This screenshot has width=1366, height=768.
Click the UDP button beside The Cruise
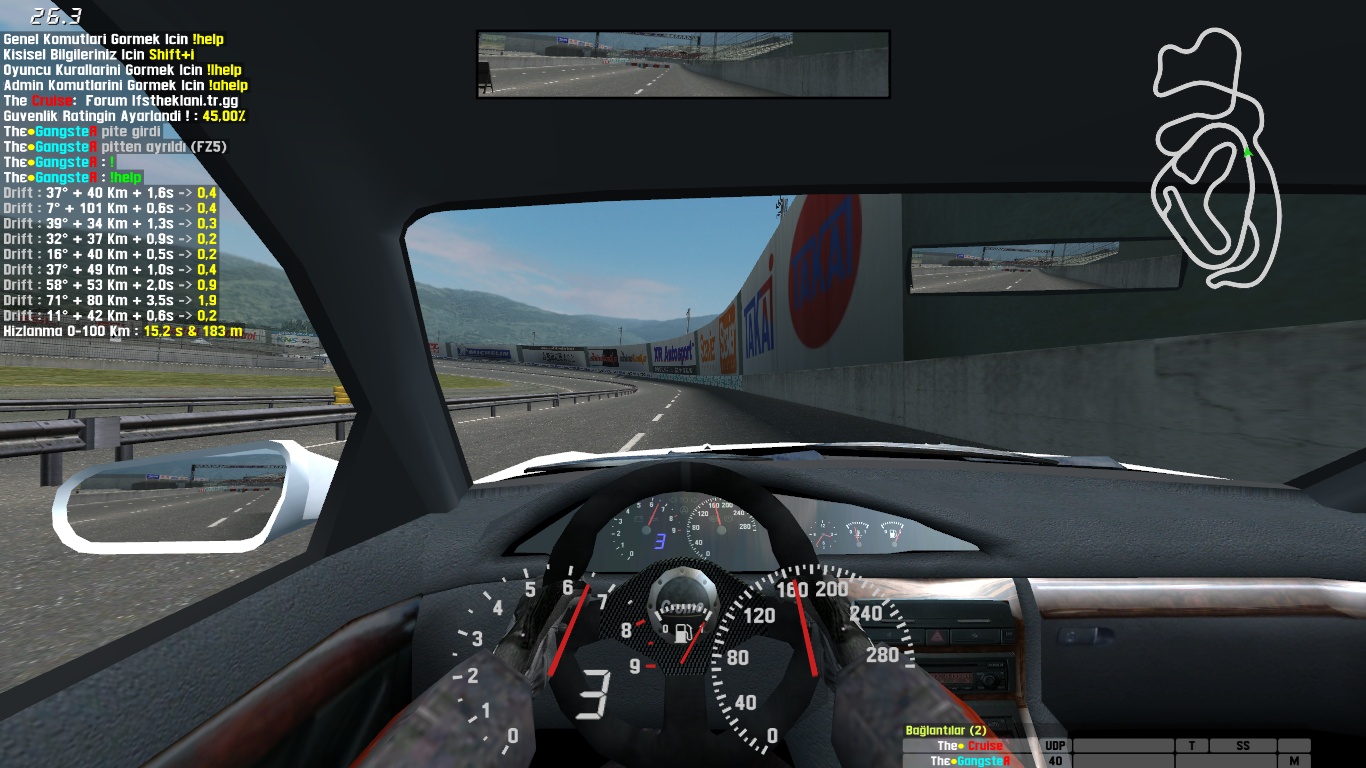pos(1055,746)
